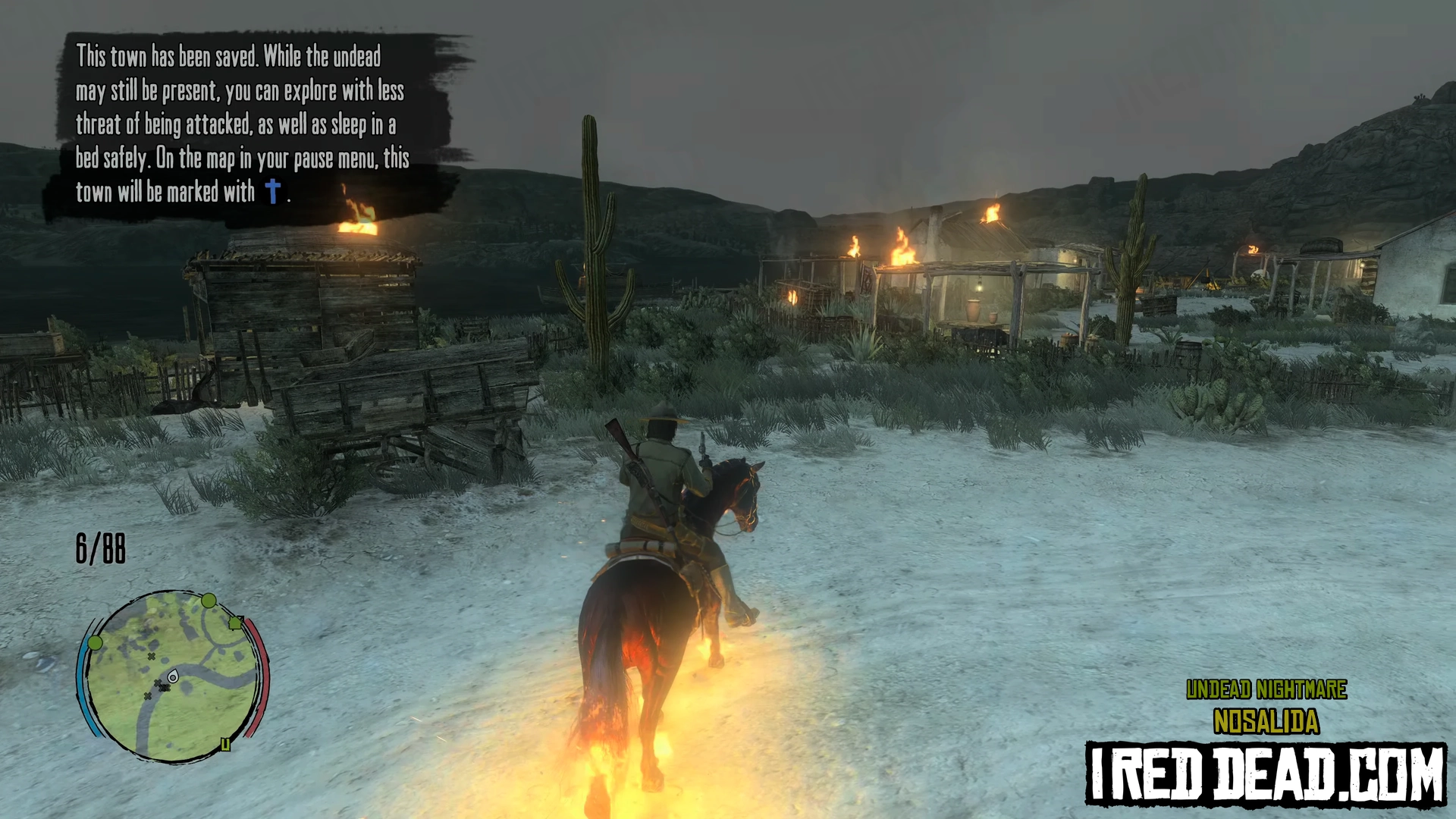Click the circular minimap

tap(173, 676)
